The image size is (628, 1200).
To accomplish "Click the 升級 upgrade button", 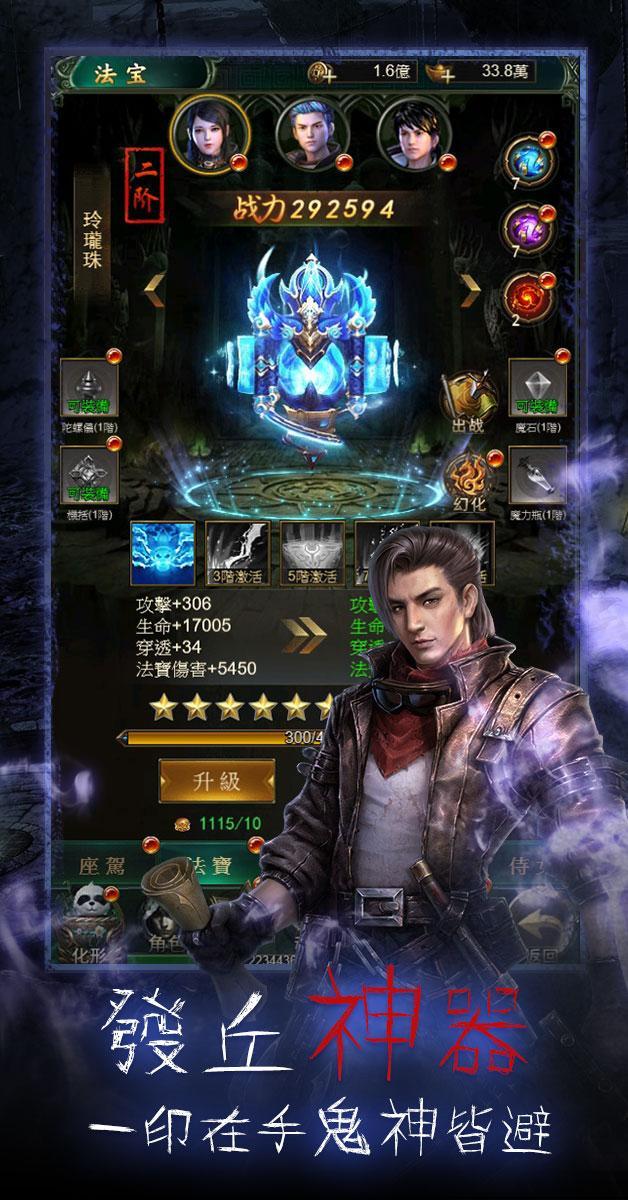I will click(x=216, y=781).
